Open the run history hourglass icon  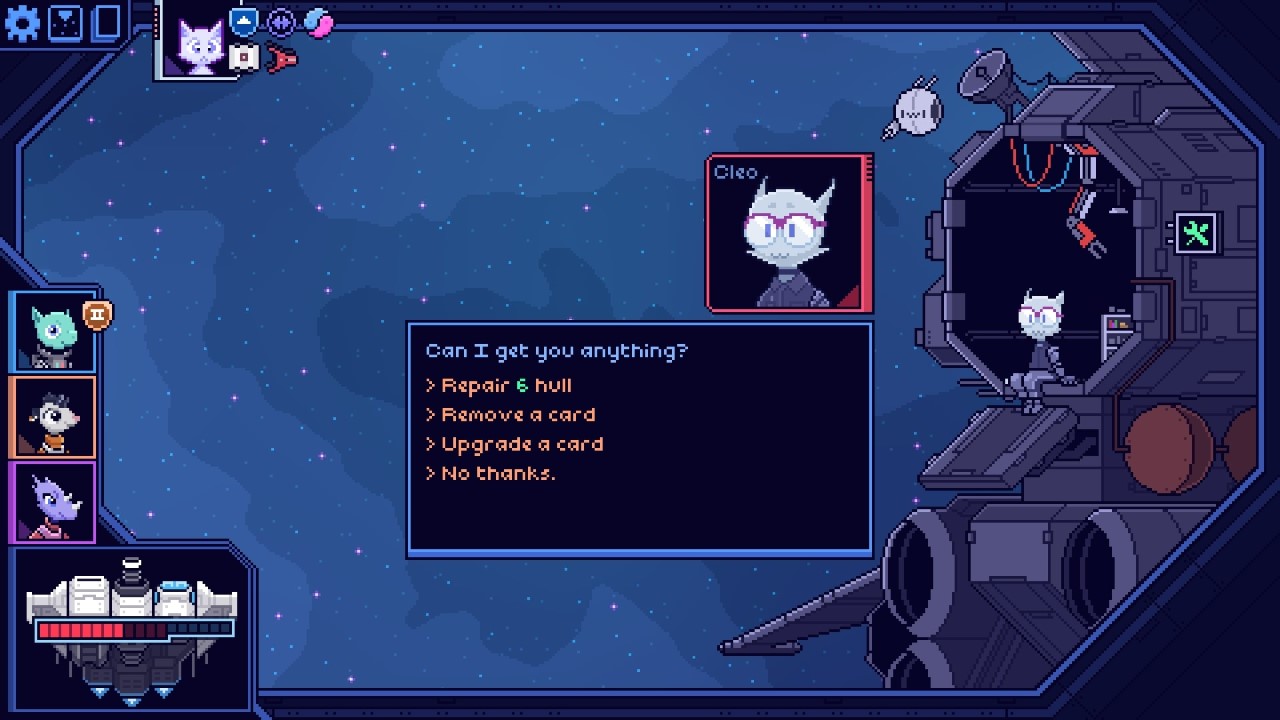(66, 22)
